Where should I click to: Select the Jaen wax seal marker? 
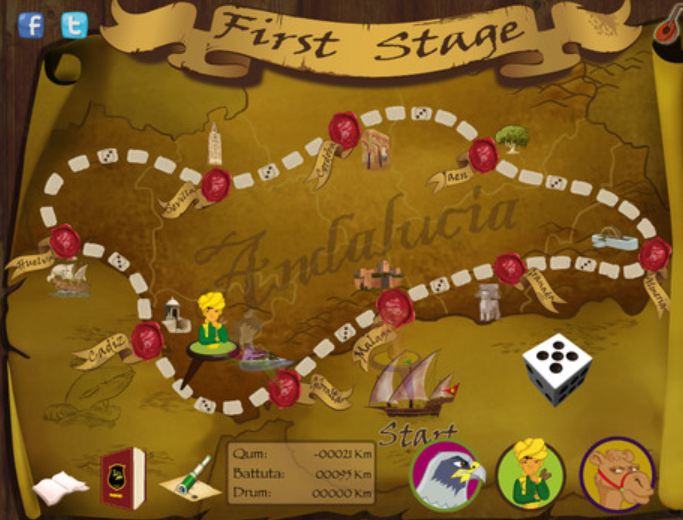pos(483,155)
